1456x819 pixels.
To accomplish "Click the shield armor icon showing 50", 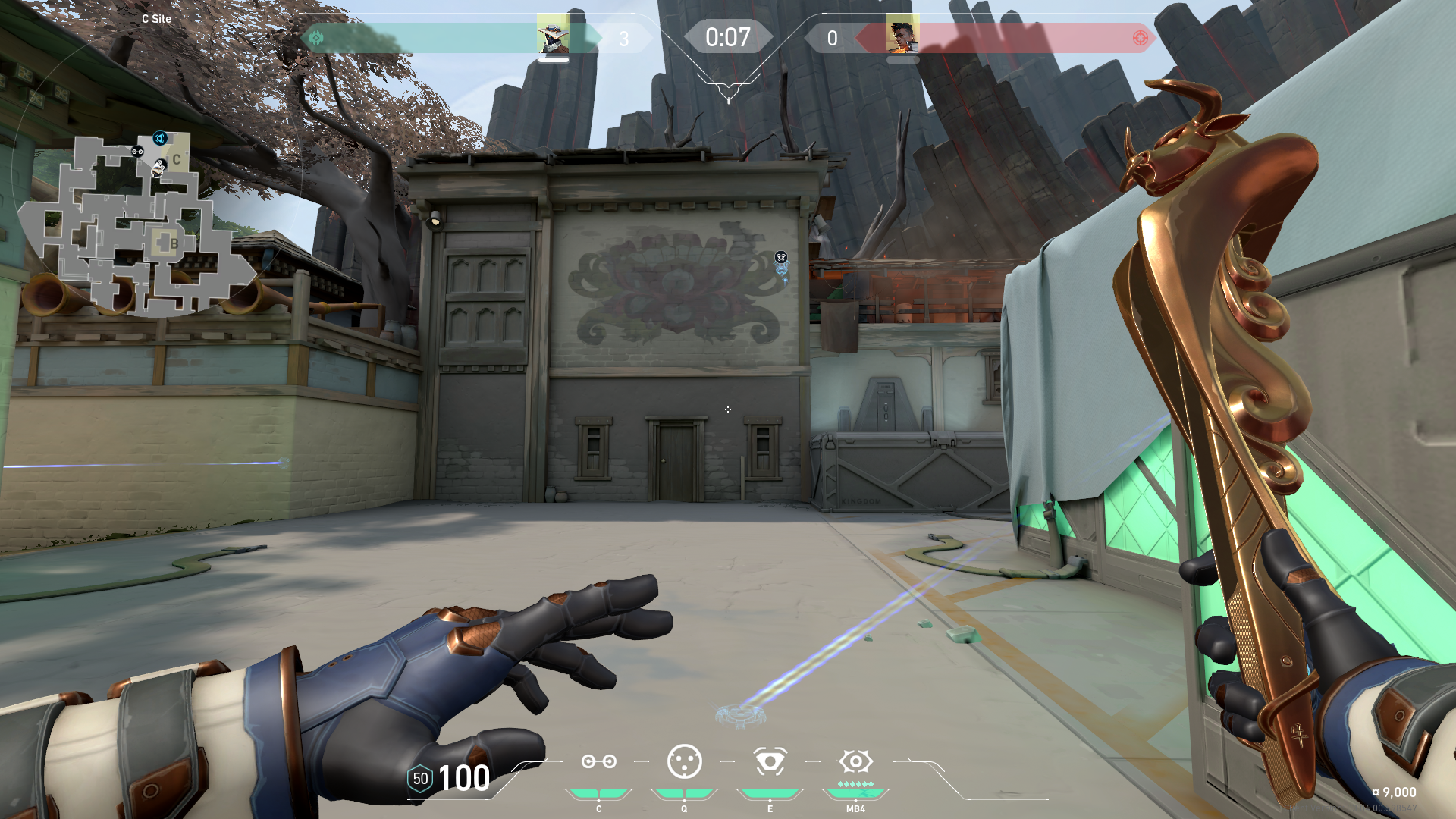I will [420, 779].
